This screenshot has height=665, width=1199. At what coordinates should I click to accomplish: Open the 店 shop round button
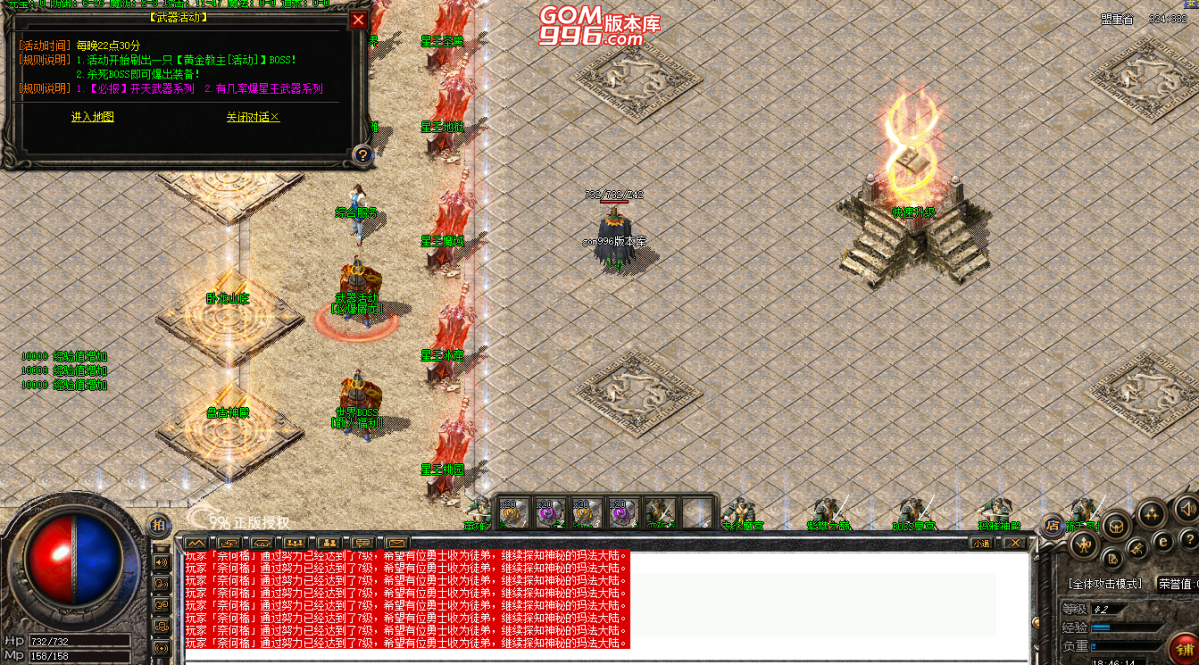click(x=1052, y=525)
